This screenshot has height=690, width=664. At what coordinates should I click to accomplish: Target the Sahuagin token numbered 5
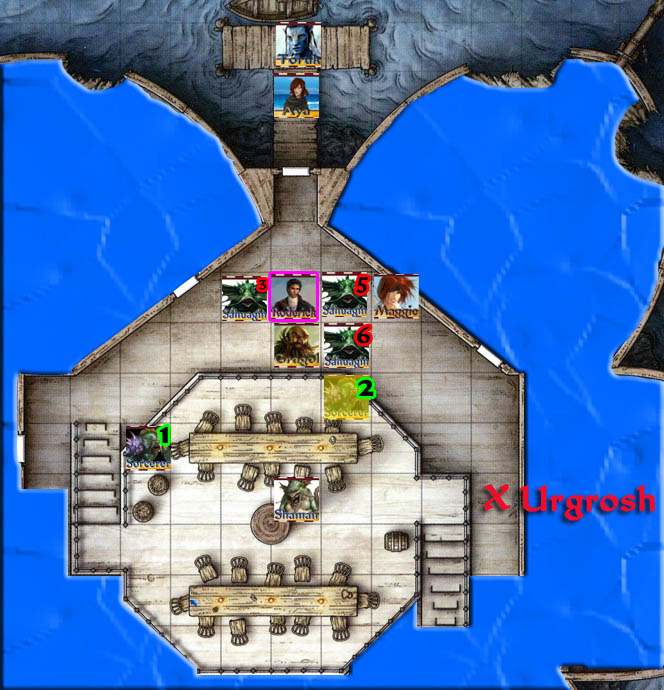pos(346,296)
